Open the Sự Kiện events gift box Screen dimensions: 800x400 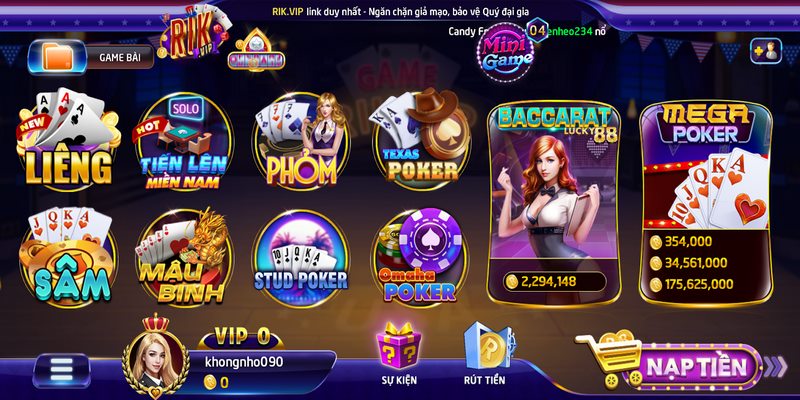pyautogui.click(x=397, y=355)
